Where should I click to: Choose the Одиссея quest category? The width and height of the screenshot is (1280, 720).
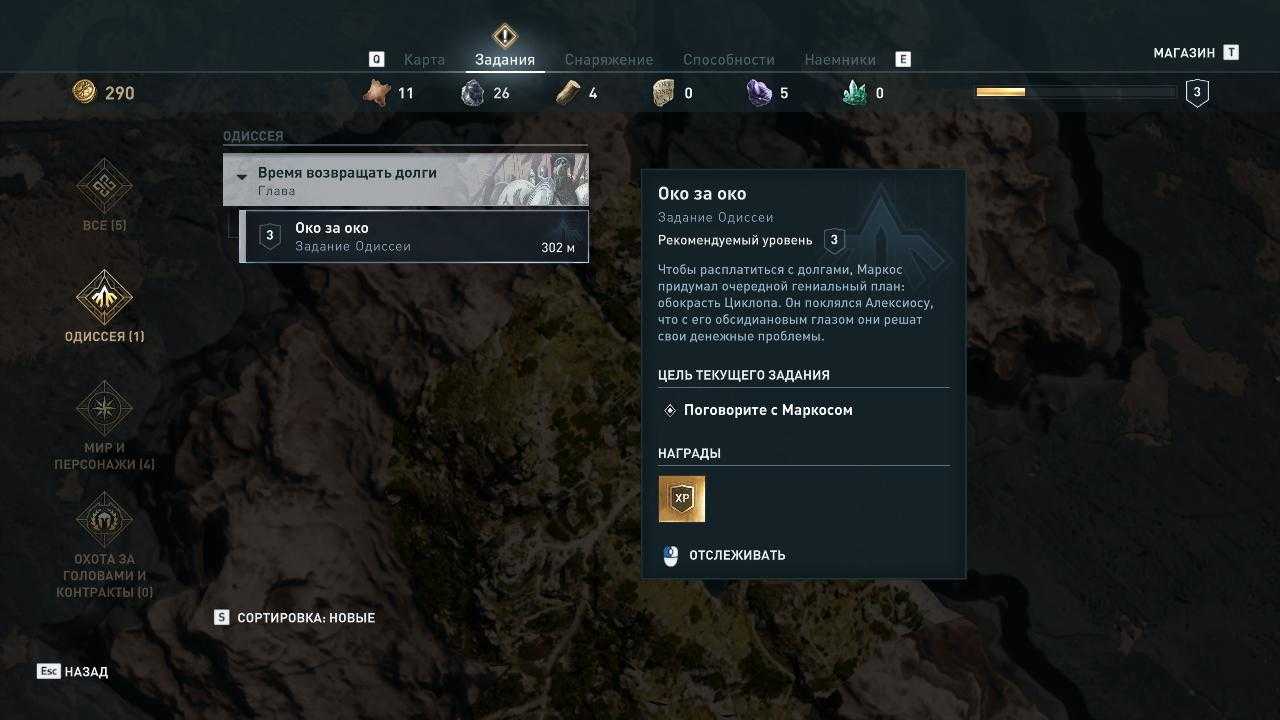click(104, 306)
